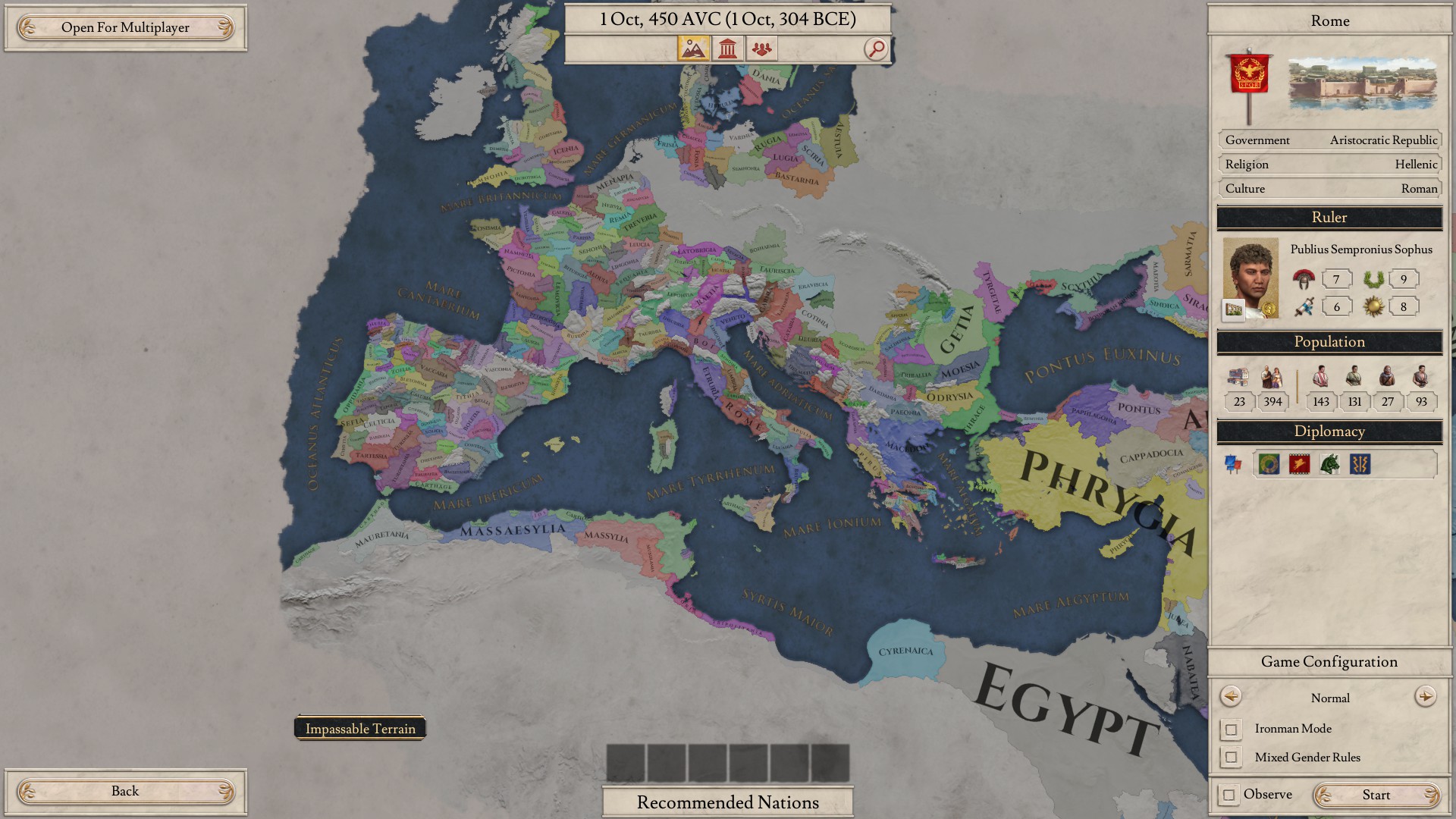Switch to the political map mode temple icon
The width and height of the screenshot is (1456, 819).
coord(728,48)
